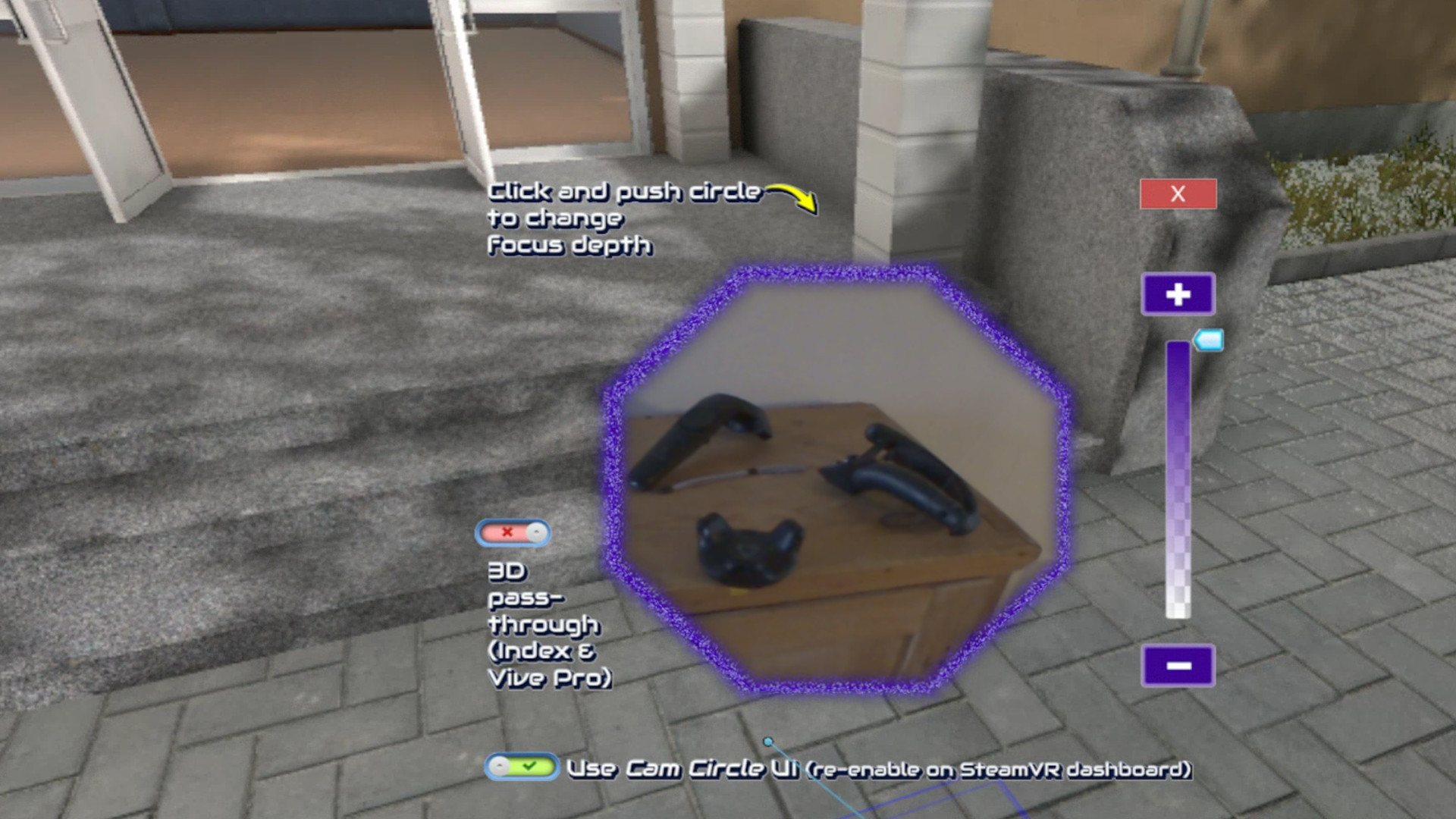1456x819 pixels.
Task: Select the minus icon to zoom out
Action: [x=1178, y=666]
